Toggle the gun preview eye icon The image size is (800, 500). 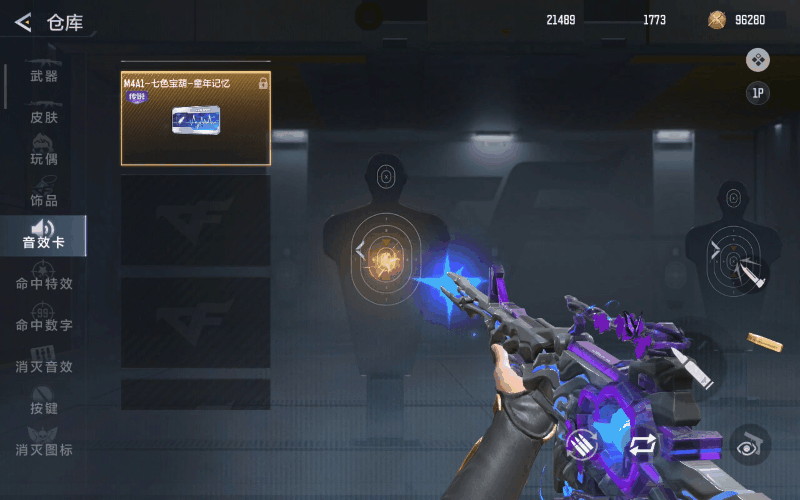[749, 444]
